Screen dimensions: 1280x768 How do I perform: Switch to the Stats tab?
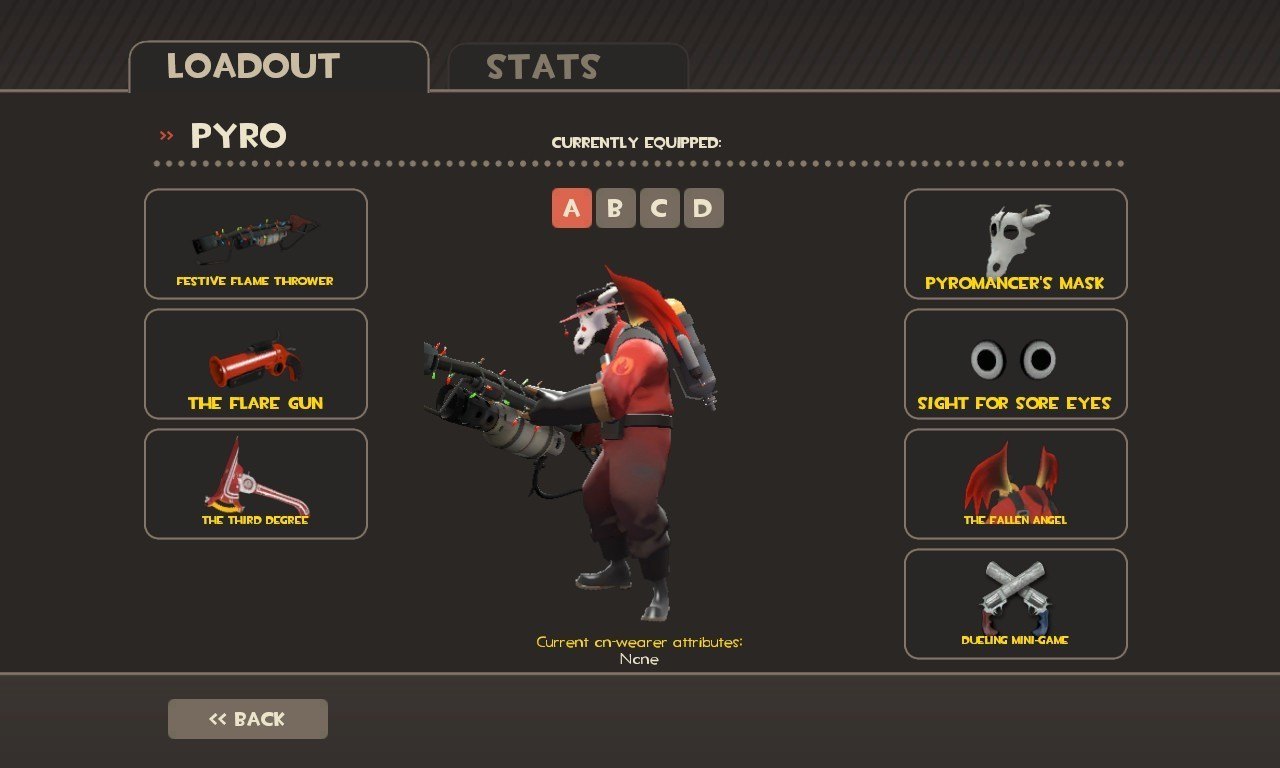pyautogui.click(x=567, y=67)
